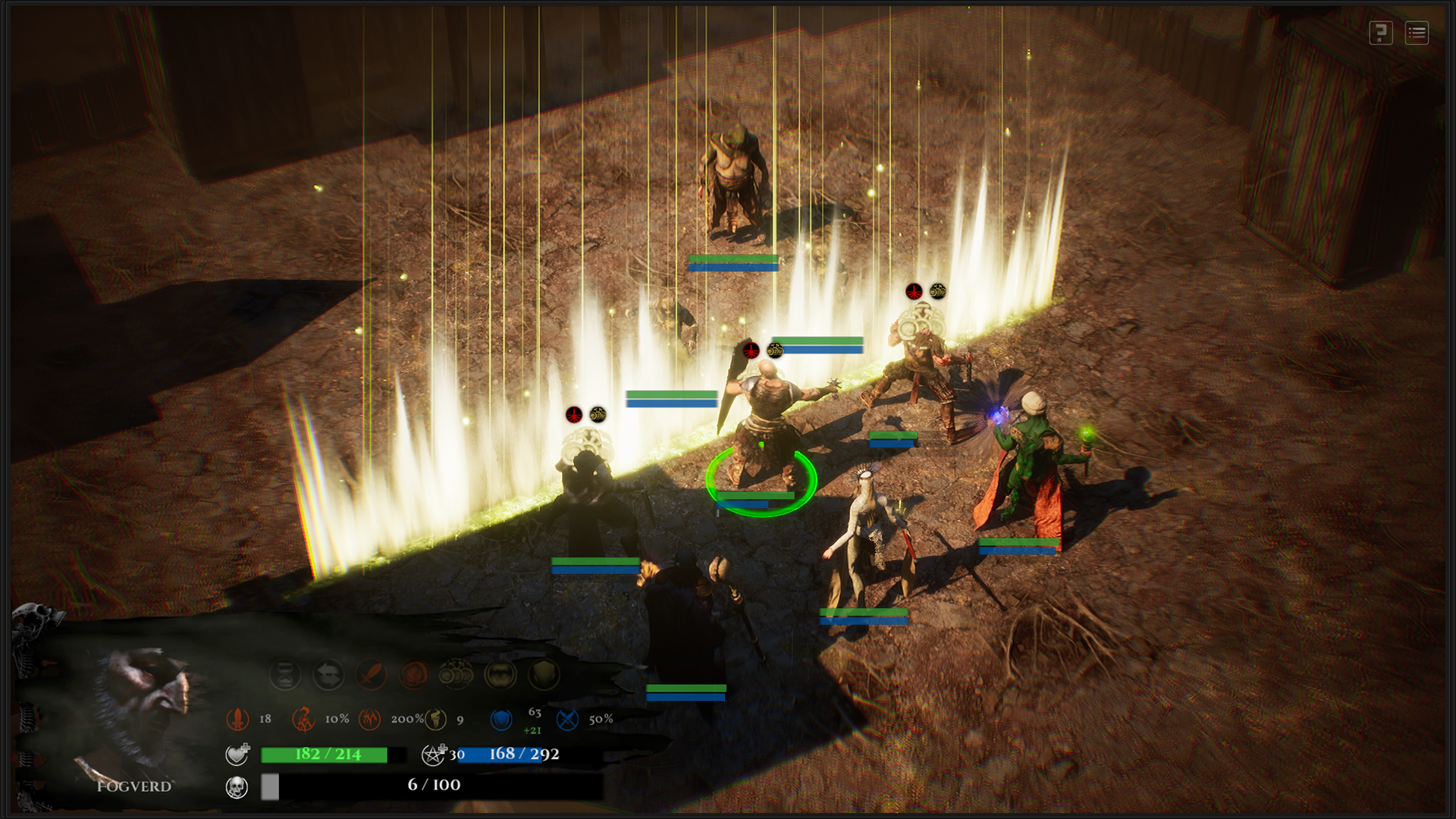
Task: Open the list menu button
Action: 1416,33
